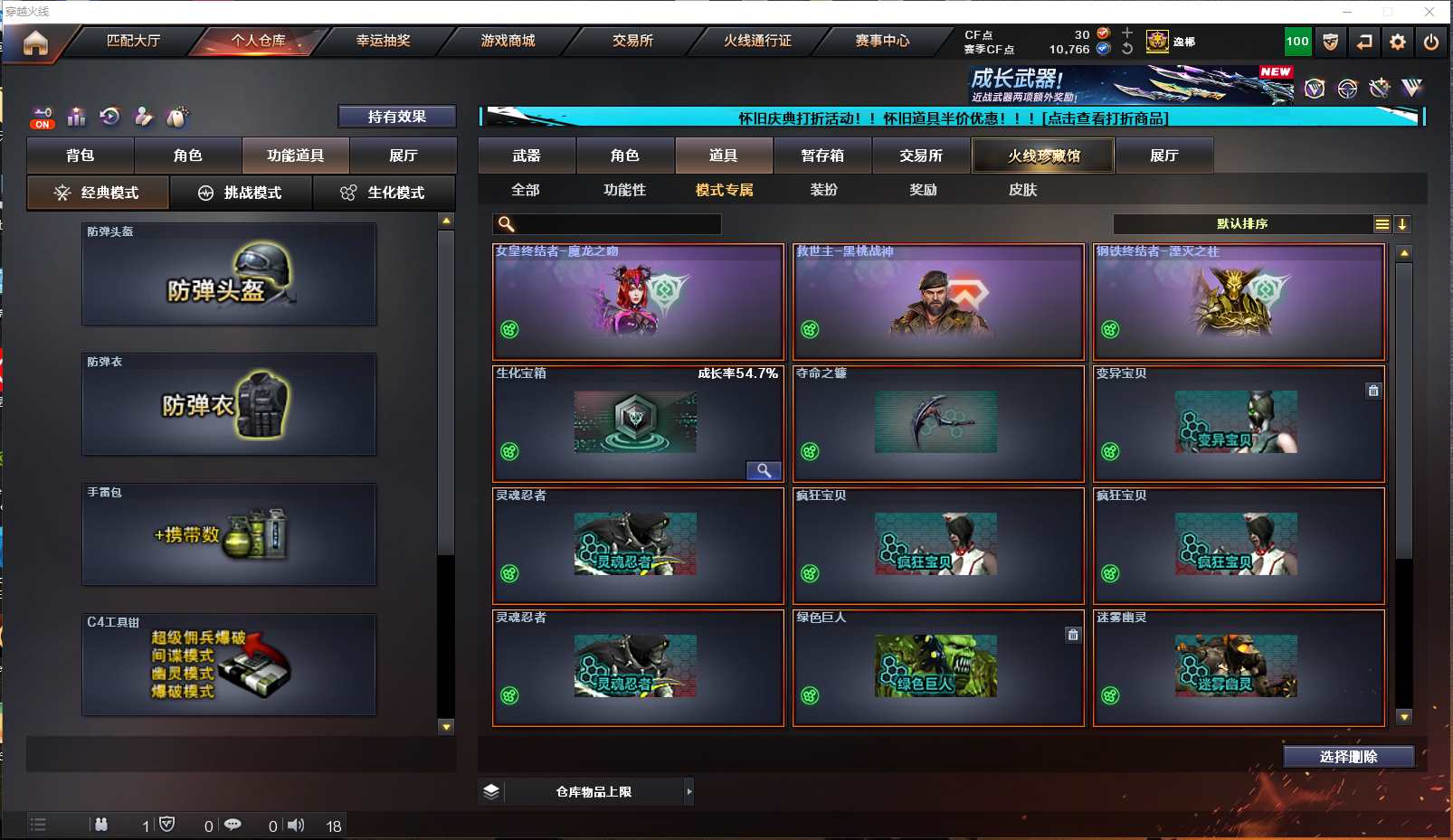The image size is (1453, 840).
Task: Choose the 手雷包 grenade pack item
Action: click(x=229, y=534)
